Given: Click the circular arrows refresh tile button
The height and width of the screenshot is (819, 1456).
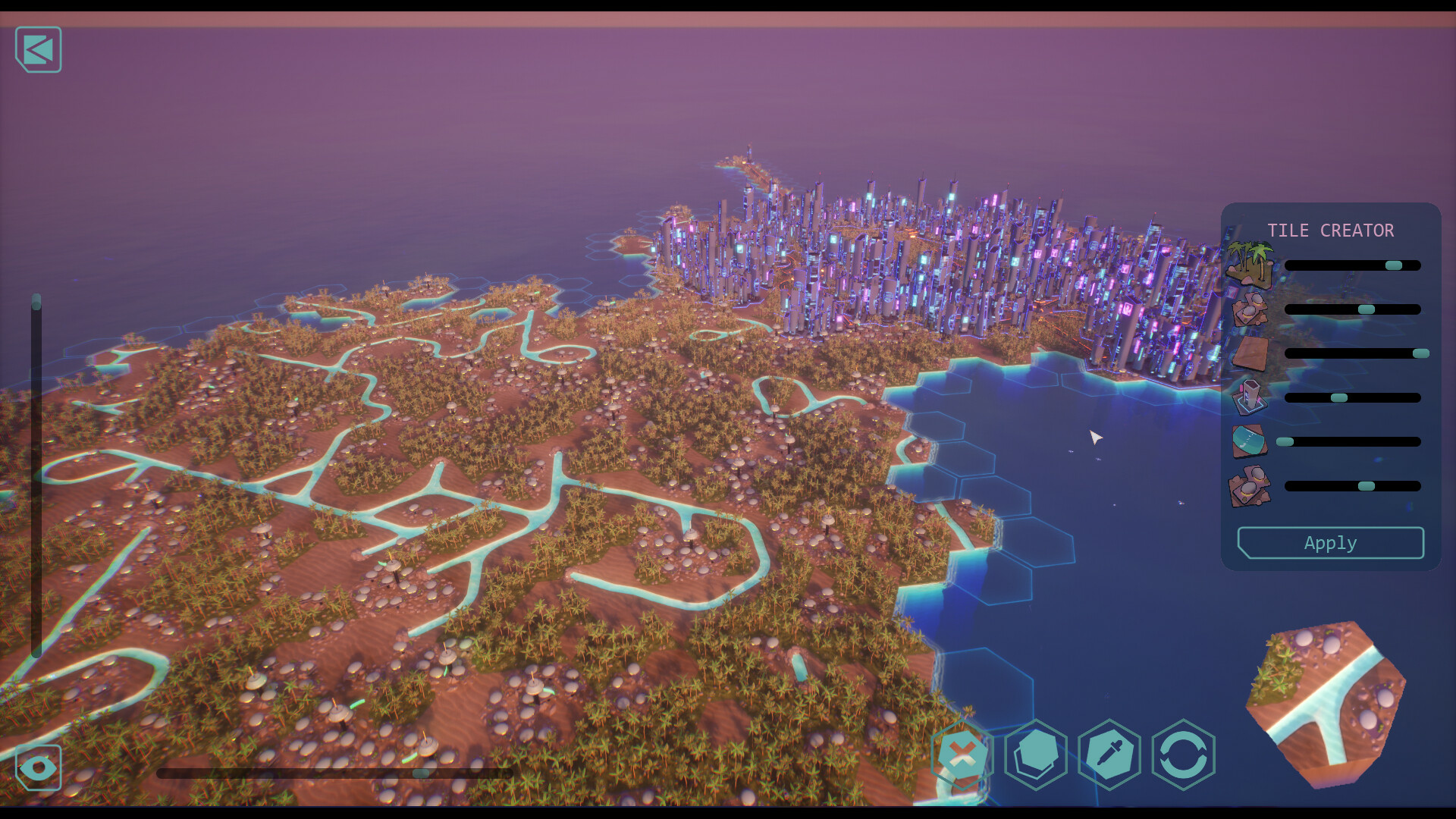Looking at the screenshot, I should coord(1183,755).
